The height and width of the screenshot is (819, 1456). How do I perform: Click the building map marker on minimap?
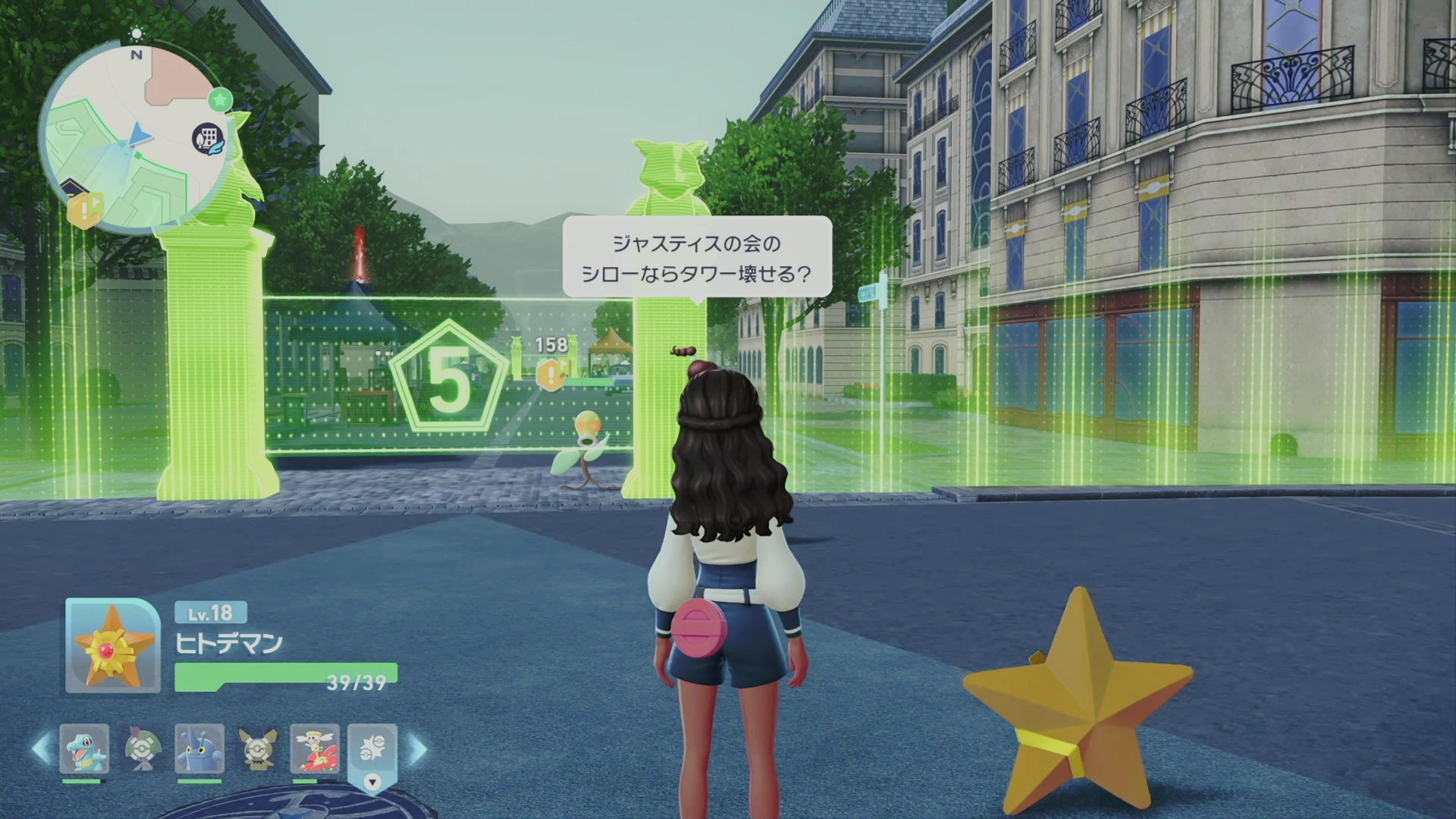[x=206, y=140]
